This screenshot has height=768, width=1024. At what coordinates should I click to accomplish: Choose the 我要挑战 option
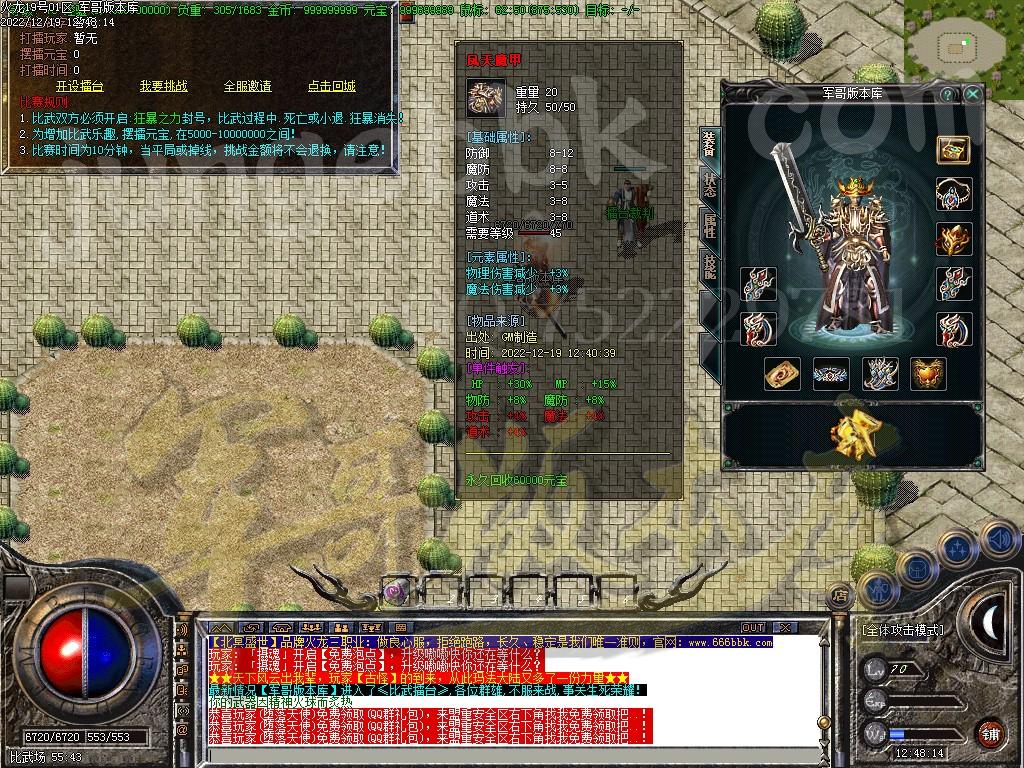click(163, 86)
